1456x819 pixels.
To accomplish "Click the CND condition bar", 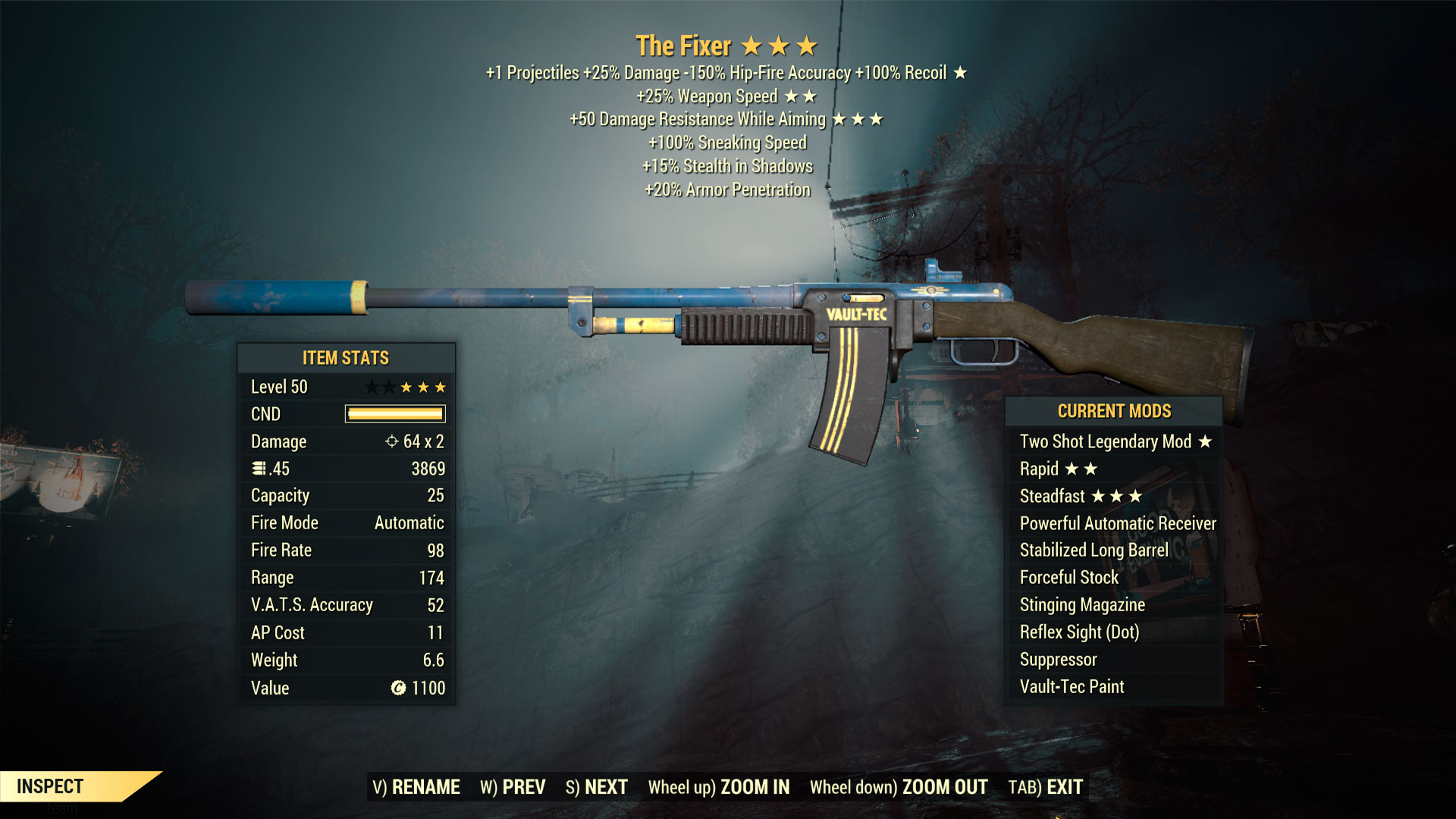I will pyautogui.click(x=394, y=414).
